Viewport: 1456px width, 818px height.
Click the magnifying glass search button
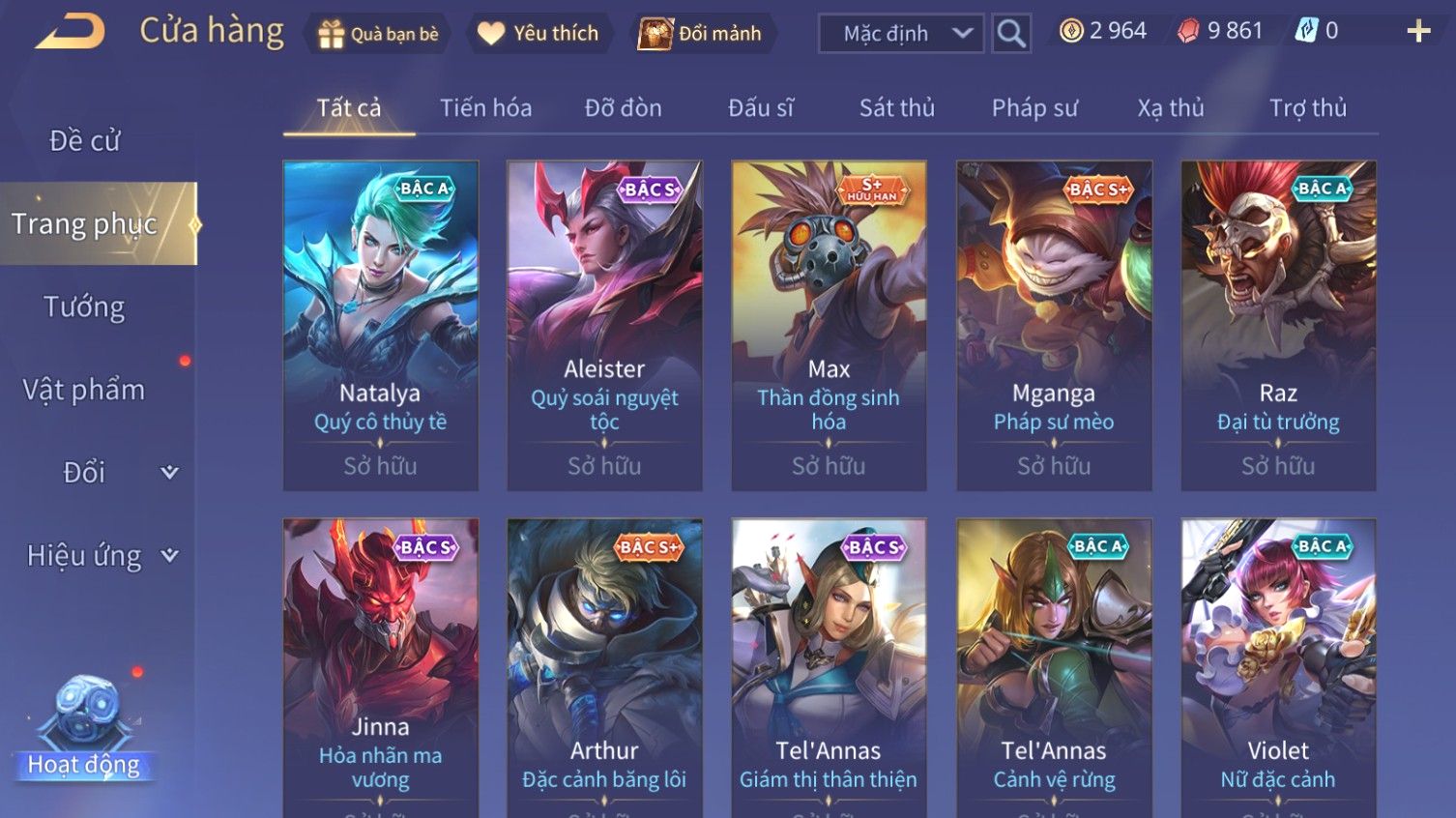(1011, 34)
